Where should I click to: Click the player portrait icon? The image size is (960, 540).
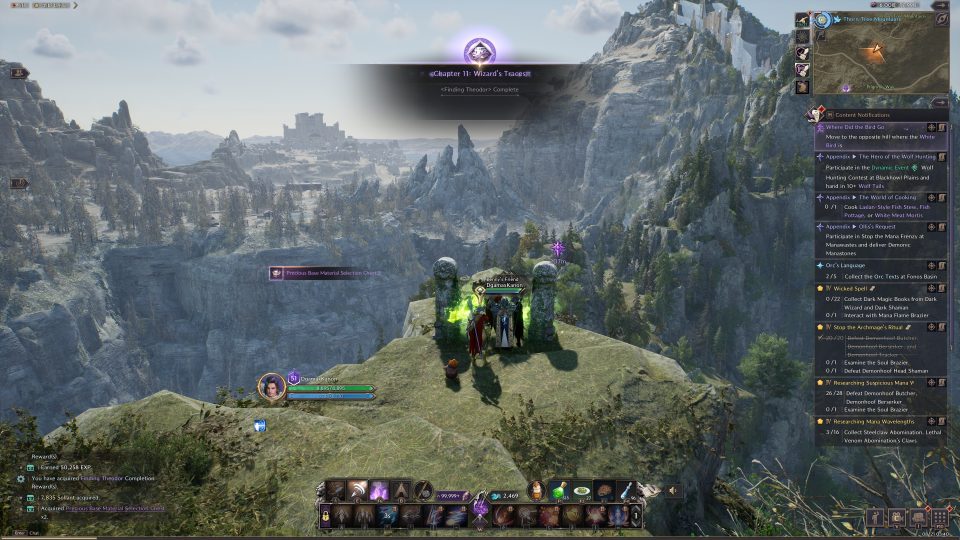click(272, 386)
